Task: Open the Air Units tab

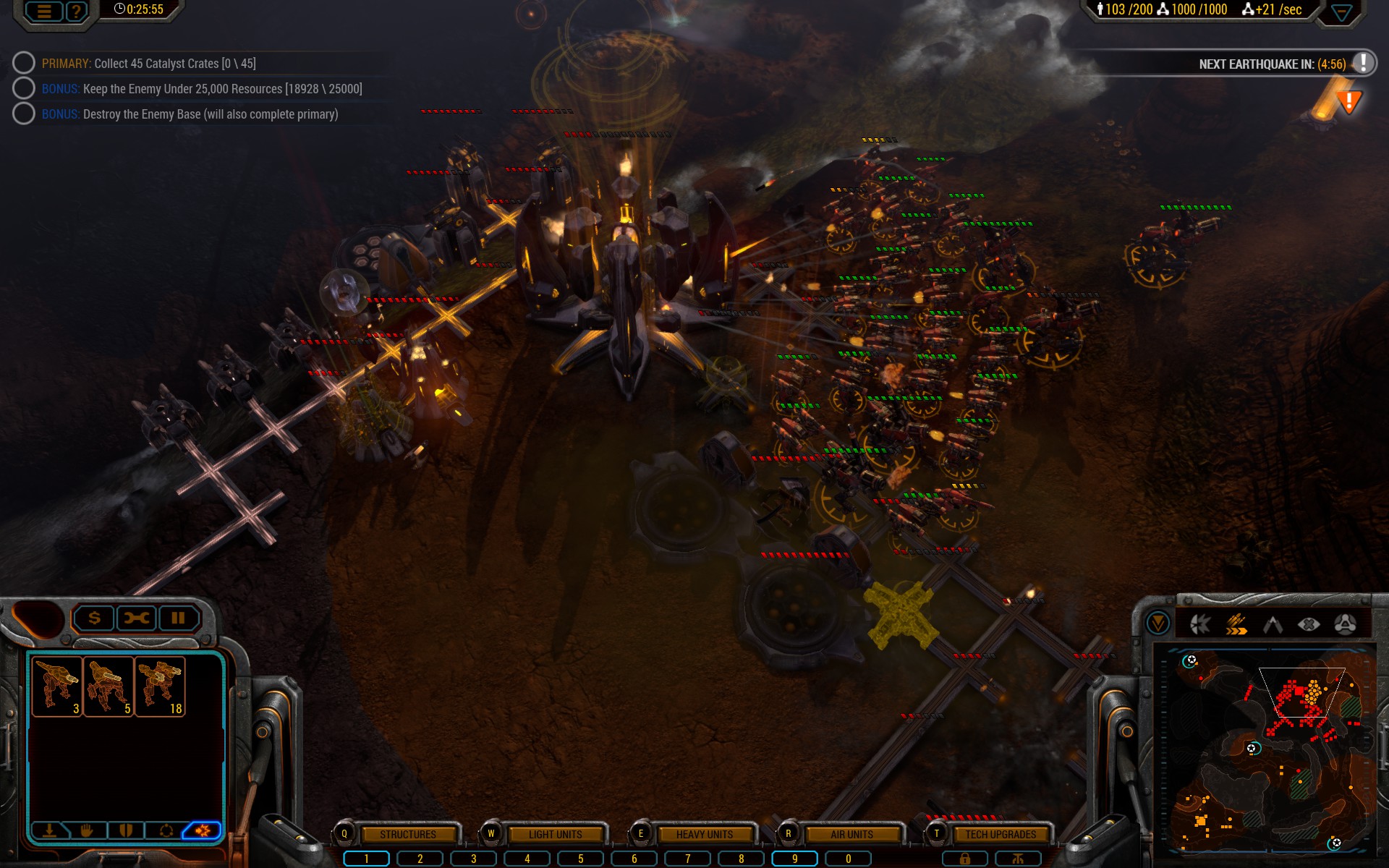Action: 851,835
